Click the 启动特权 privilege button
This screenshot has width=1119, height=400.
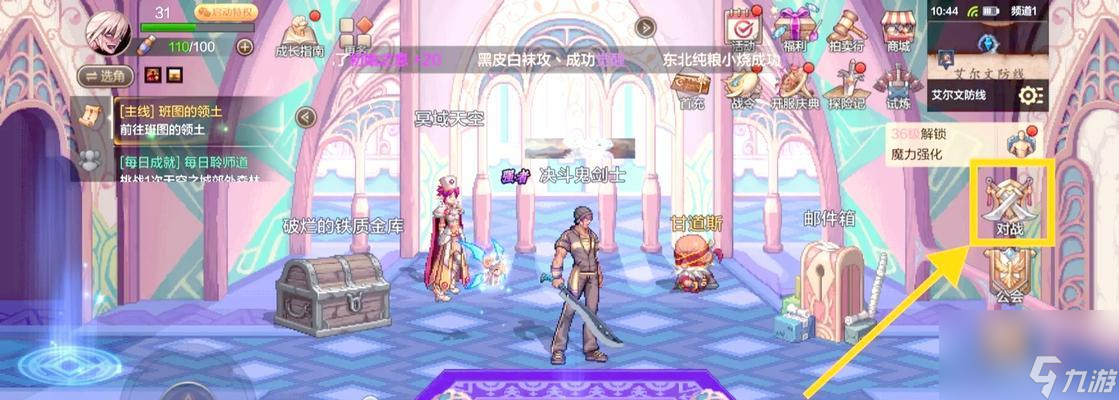[x=226, y=13]
